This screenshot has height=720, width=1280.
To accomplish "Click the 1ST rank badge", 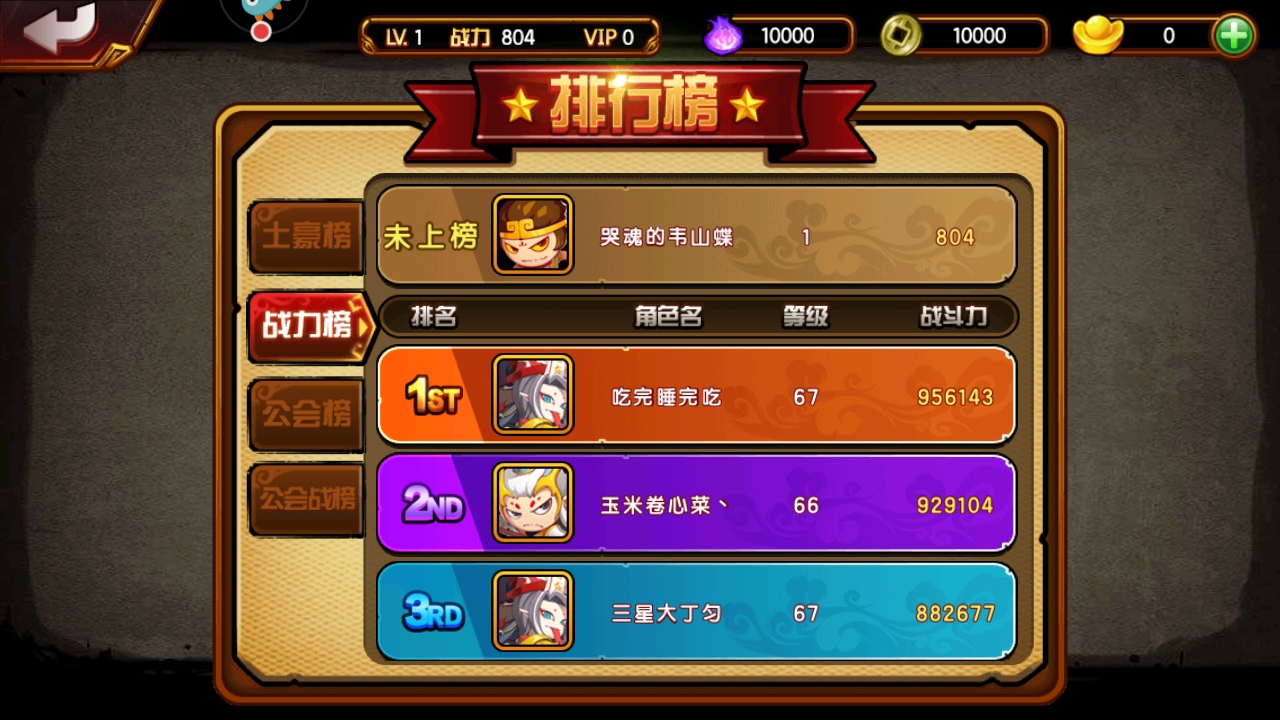I will 432,396.
